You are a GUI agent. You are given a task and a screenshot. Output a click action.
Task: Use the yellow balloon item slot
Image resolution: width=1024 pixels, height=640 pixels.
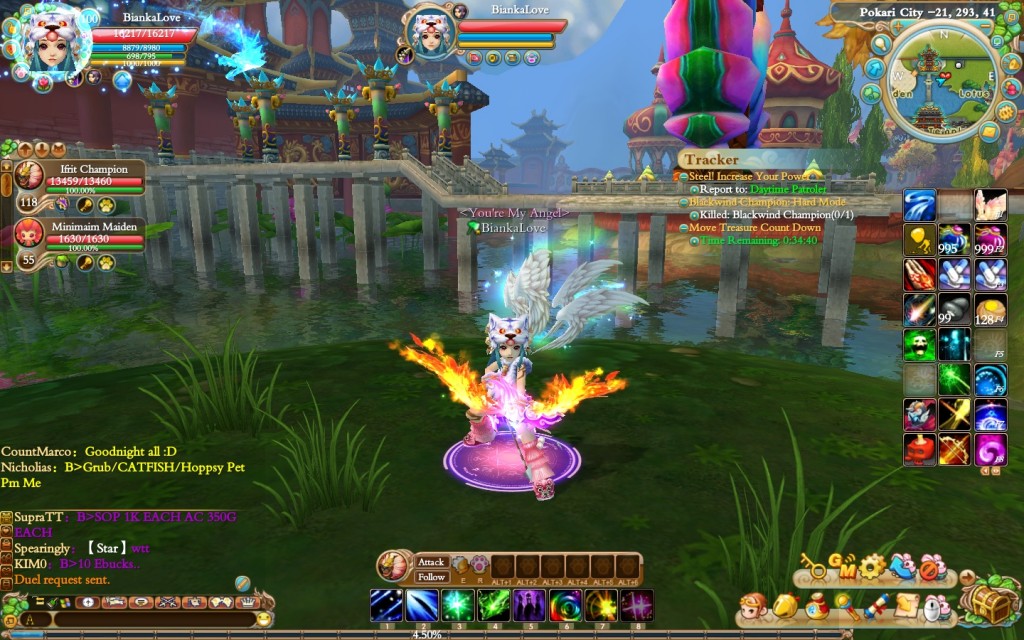tap(919, 239)
